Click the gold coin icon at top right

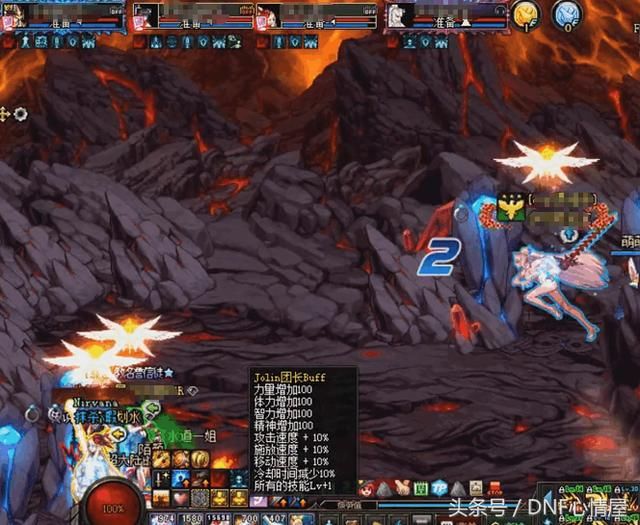click(525, 14)
